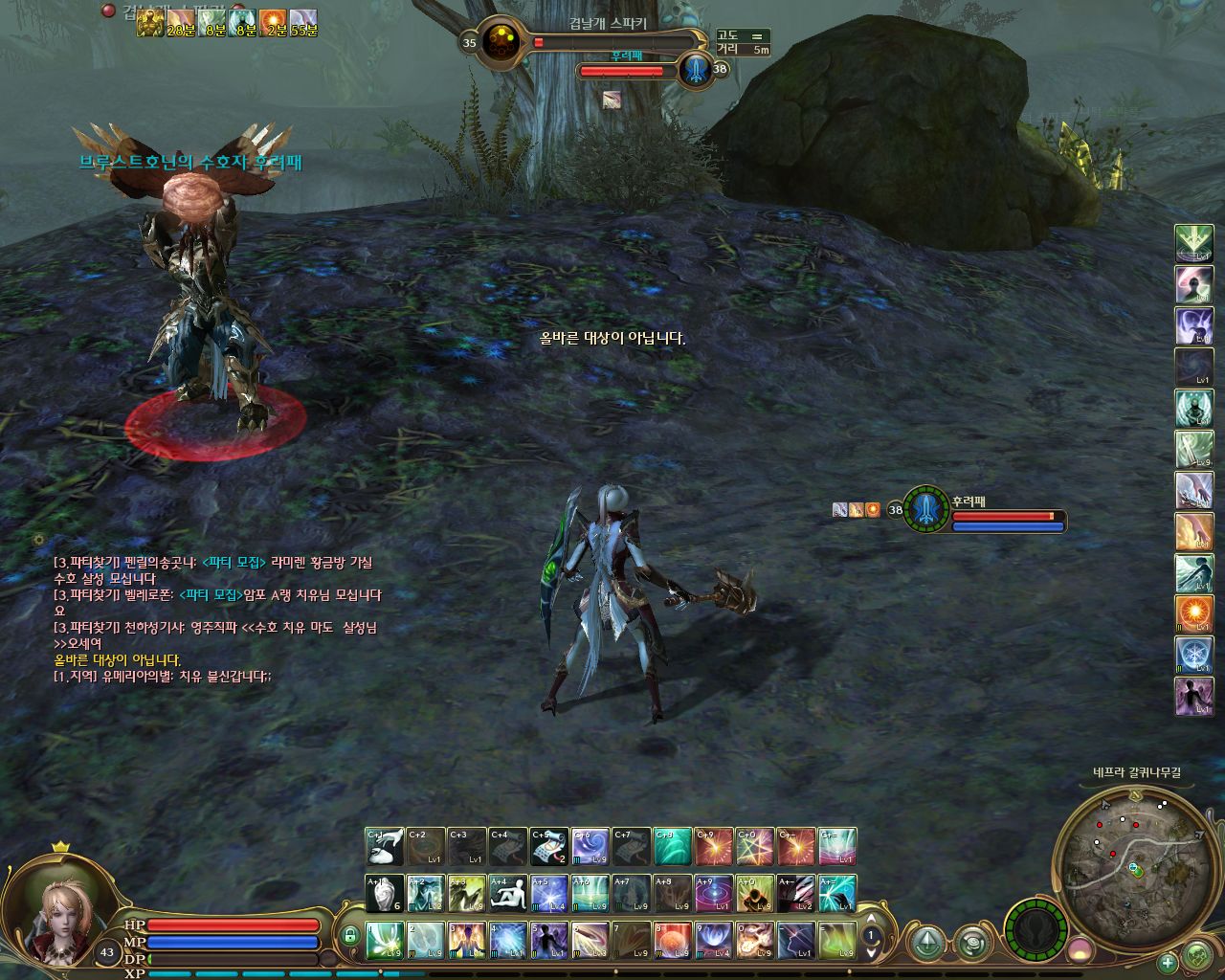The width and height of the screenshot is (1225, 980).
Task: Open the green world map button
Action: pos(1197,955)
